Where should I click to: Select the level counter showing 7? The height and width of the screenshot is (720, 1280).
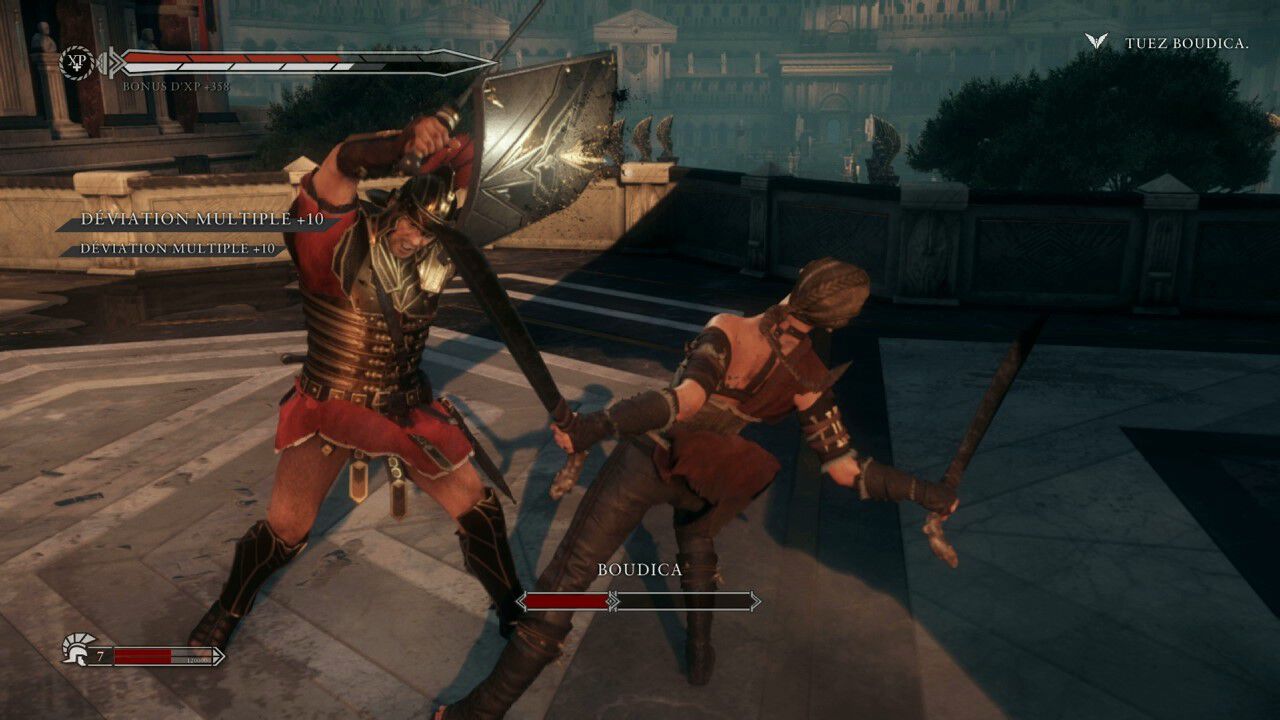pos(101,655)
